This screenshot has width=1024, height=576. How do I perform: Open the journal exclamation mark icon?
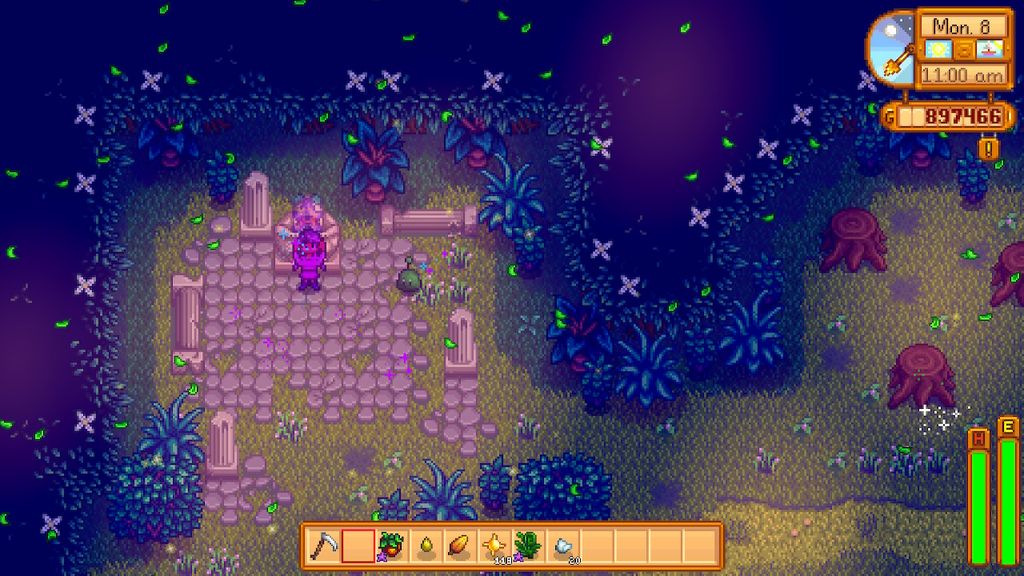pyautogui.click(x=989, y=148)
